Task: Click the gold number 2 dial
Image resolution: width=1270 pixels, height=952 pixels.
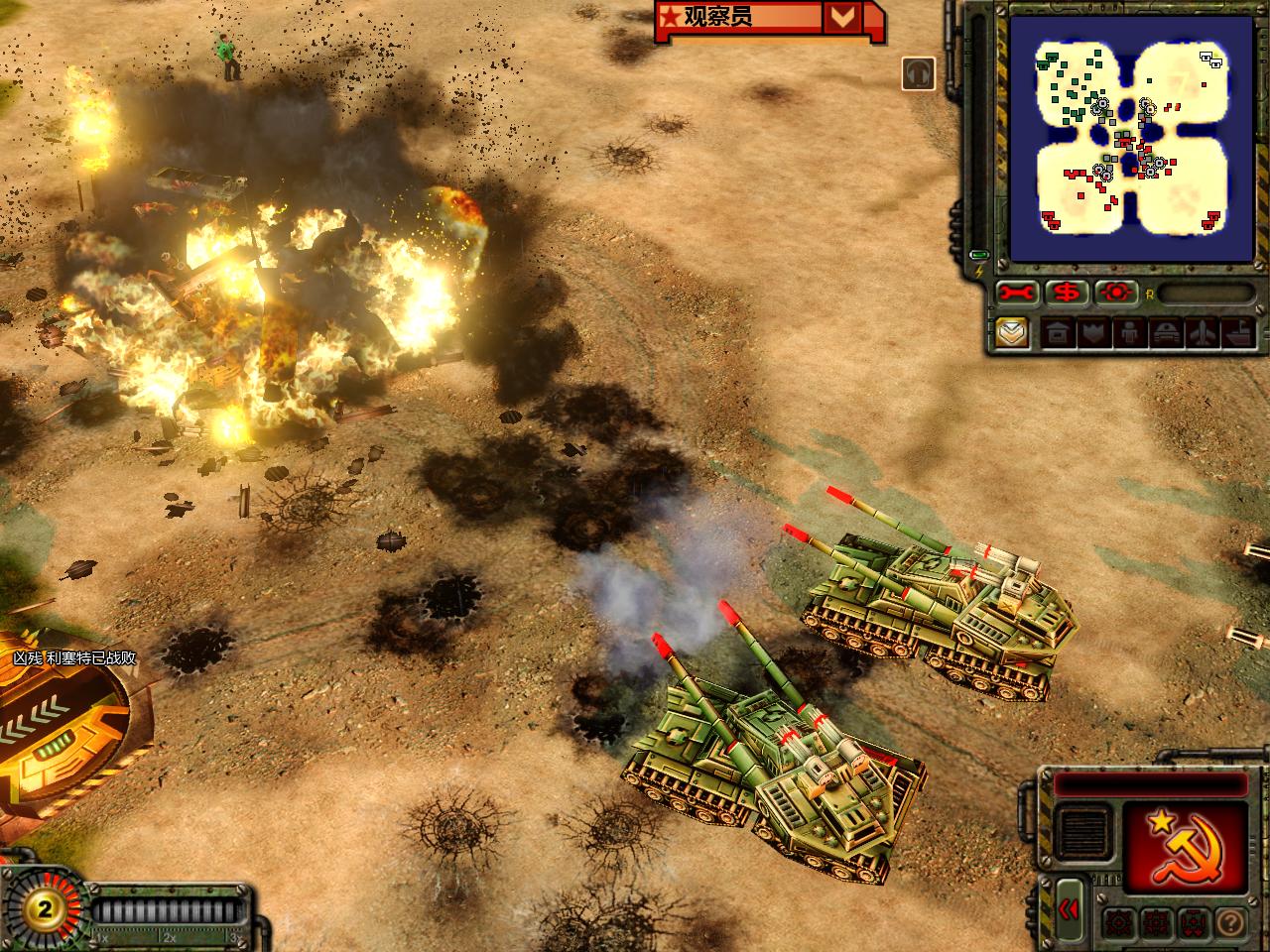Action: pos(44,908)
